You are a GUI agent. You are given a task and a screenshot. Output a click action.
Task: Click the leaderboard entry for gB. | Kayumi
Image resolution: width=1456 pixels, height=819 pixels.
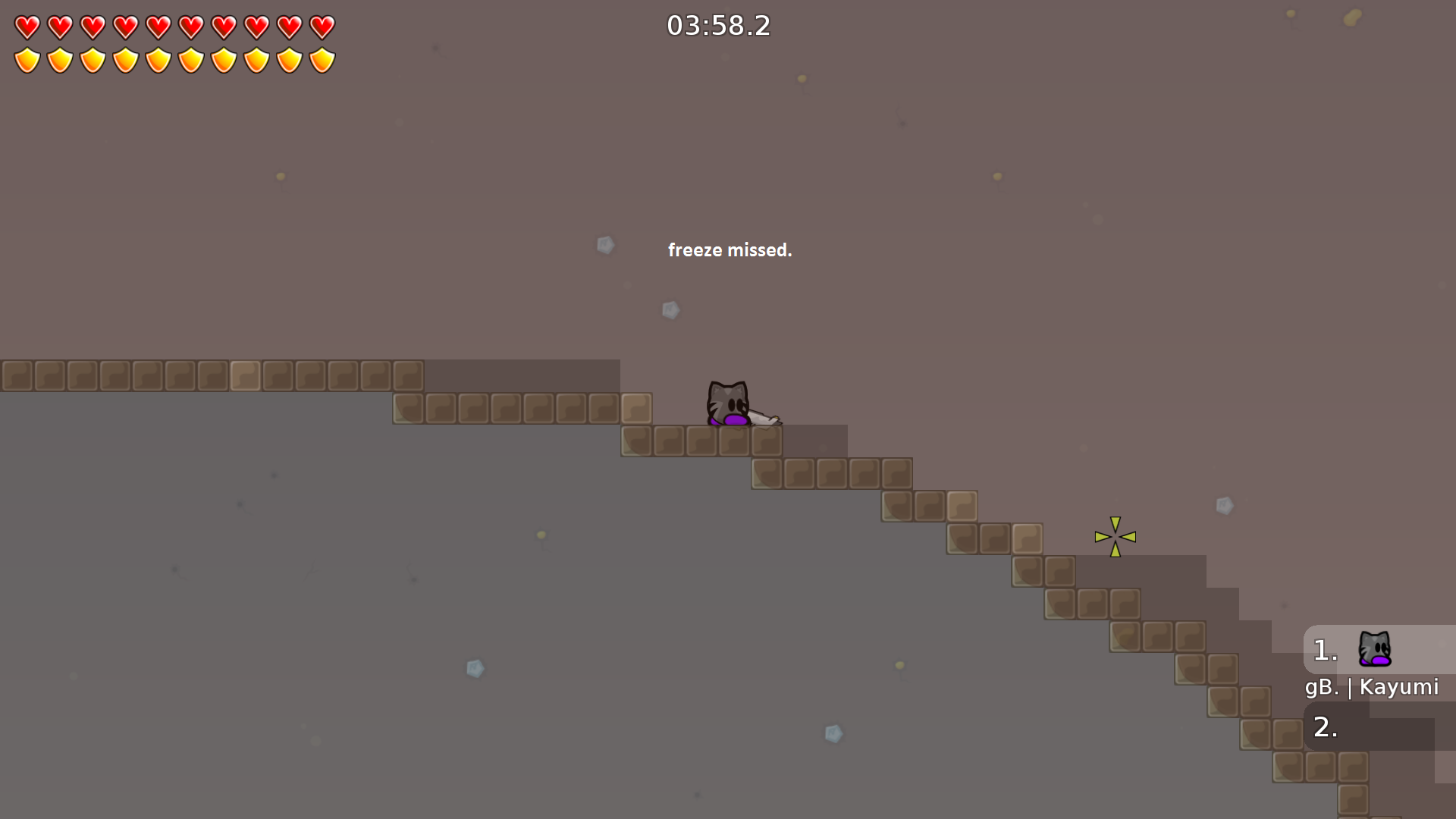point(1371,687)
